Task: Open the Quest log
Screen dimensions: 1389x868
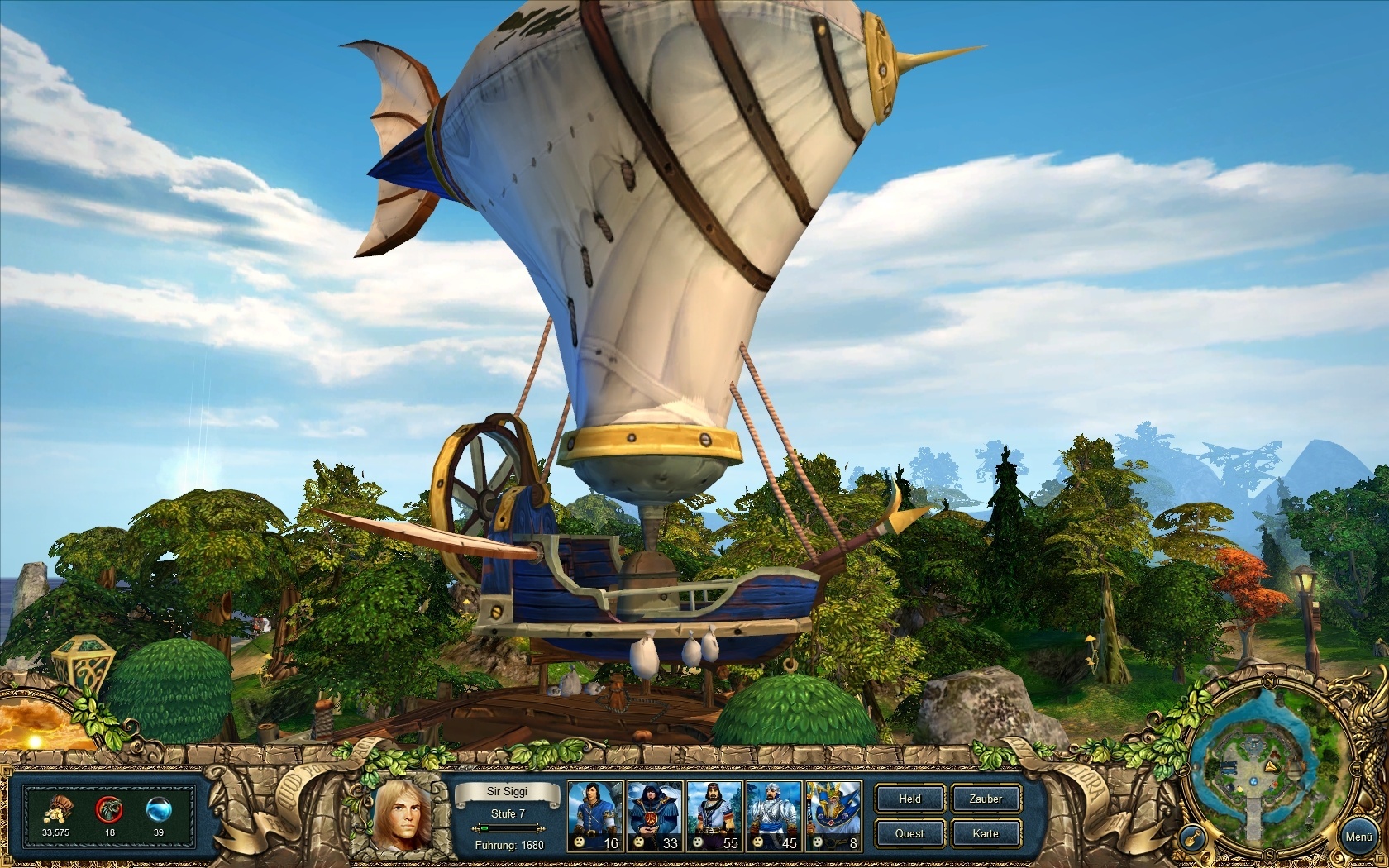Action: click(909, 834)
